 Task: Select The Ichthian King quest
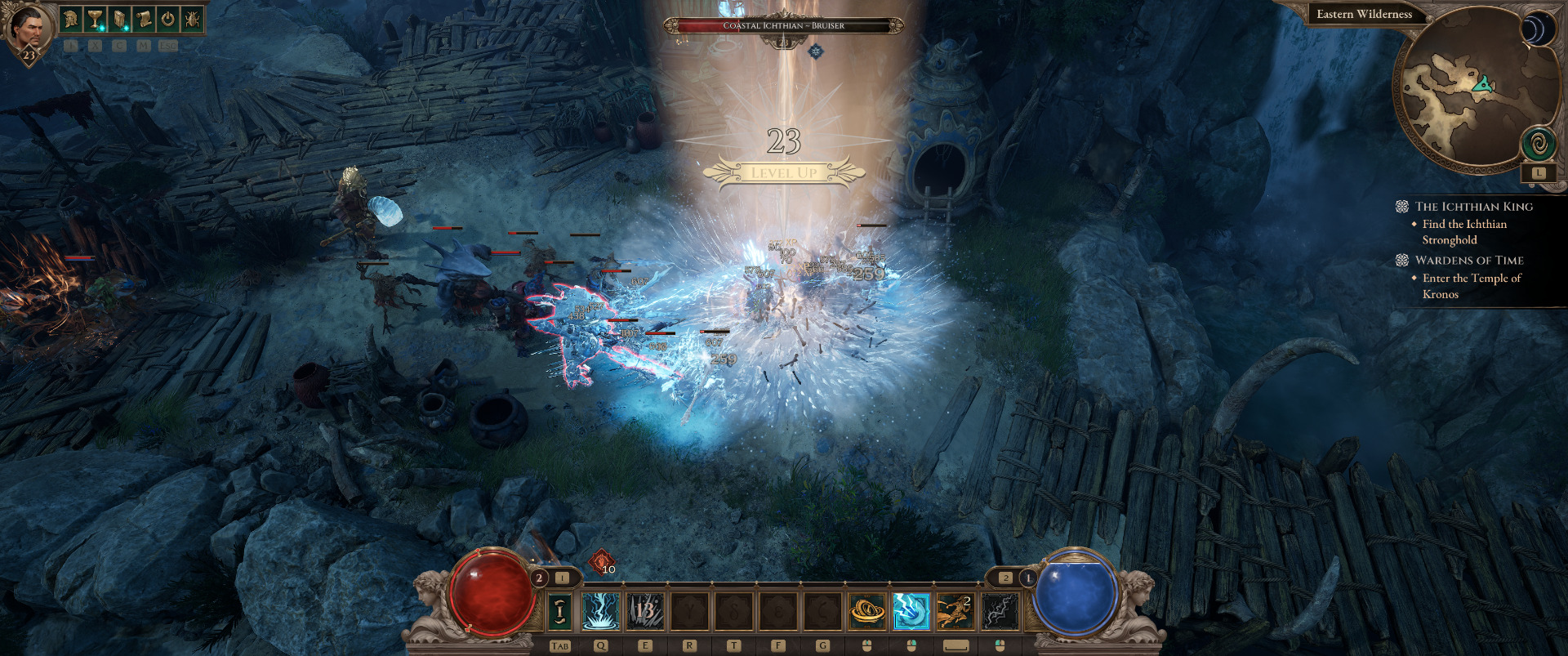(x=1473, y=207)
